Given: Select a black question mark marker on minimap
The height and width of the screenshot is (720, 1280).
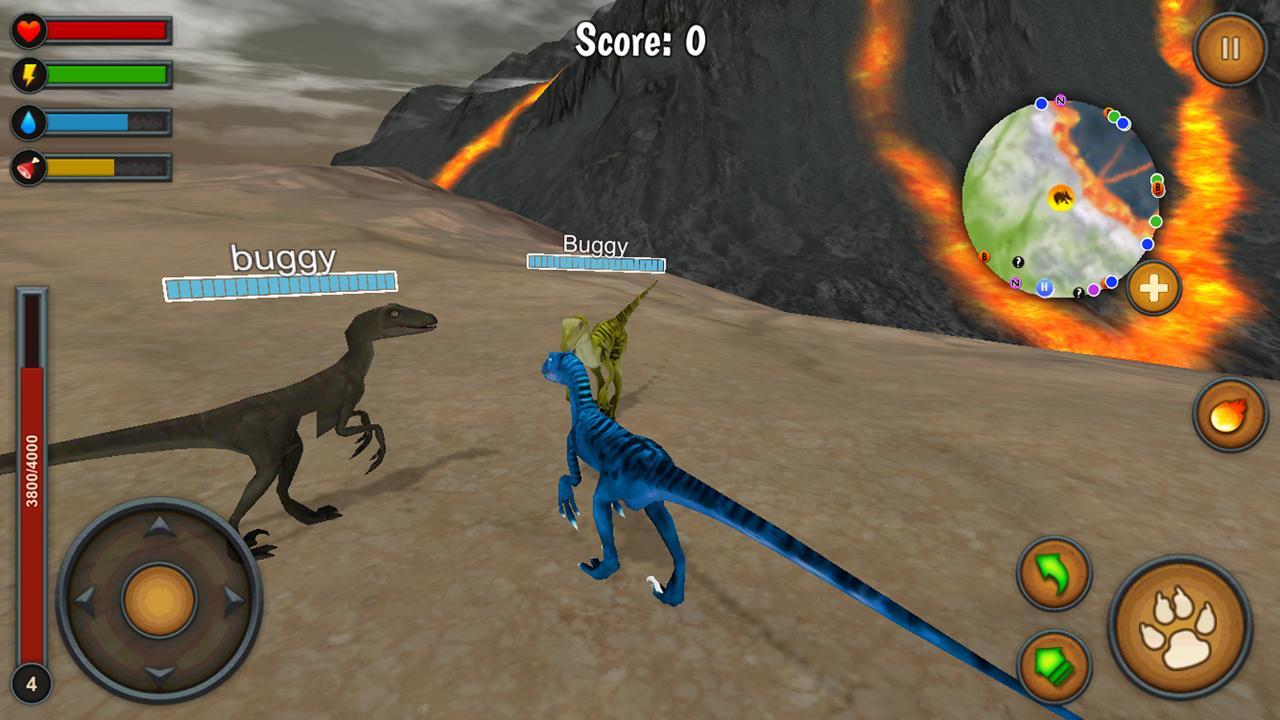Looking at the screenshot, I should [1017, 263].
